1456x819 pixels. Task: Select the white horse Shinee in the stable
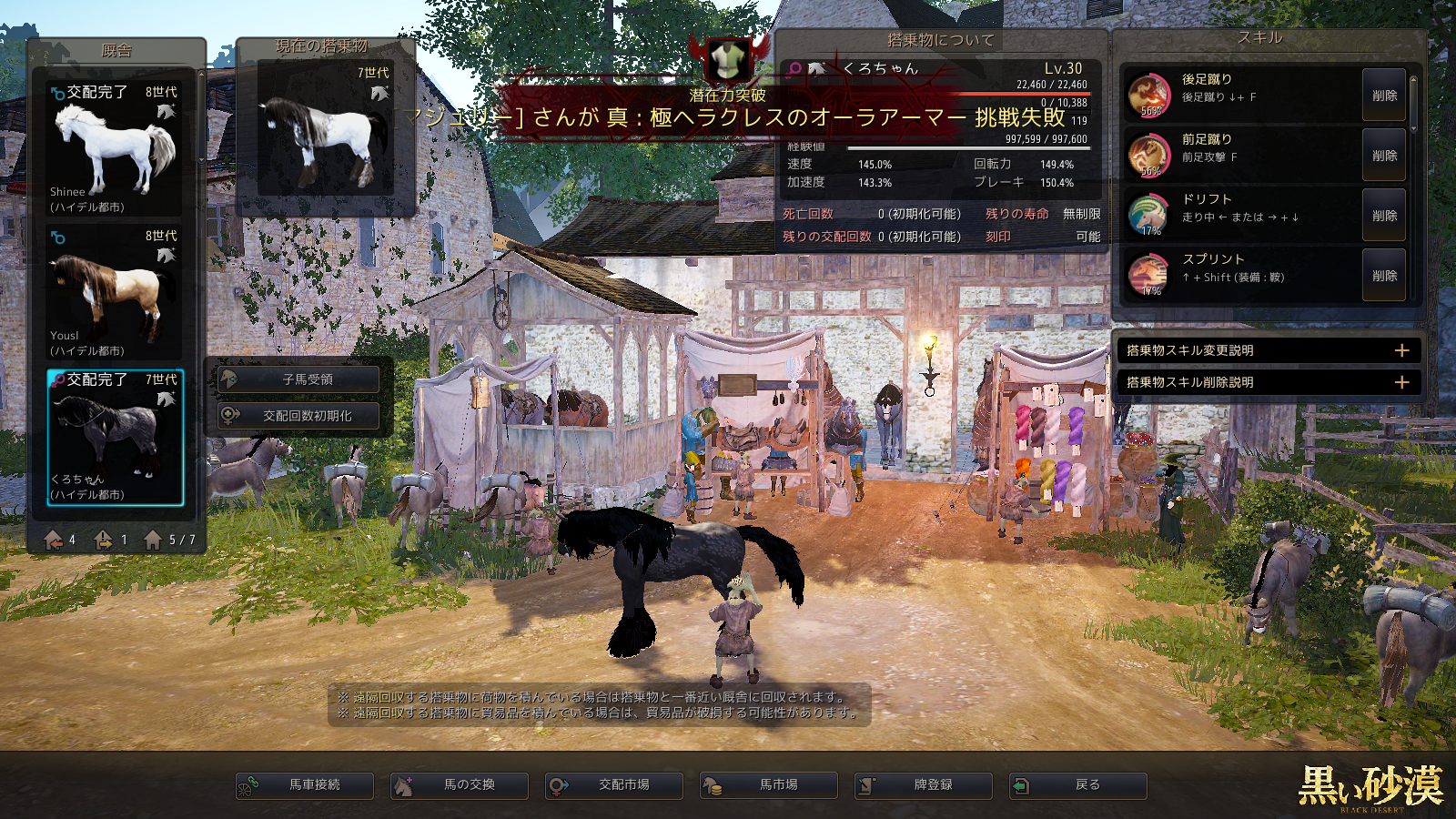(115, 148)
